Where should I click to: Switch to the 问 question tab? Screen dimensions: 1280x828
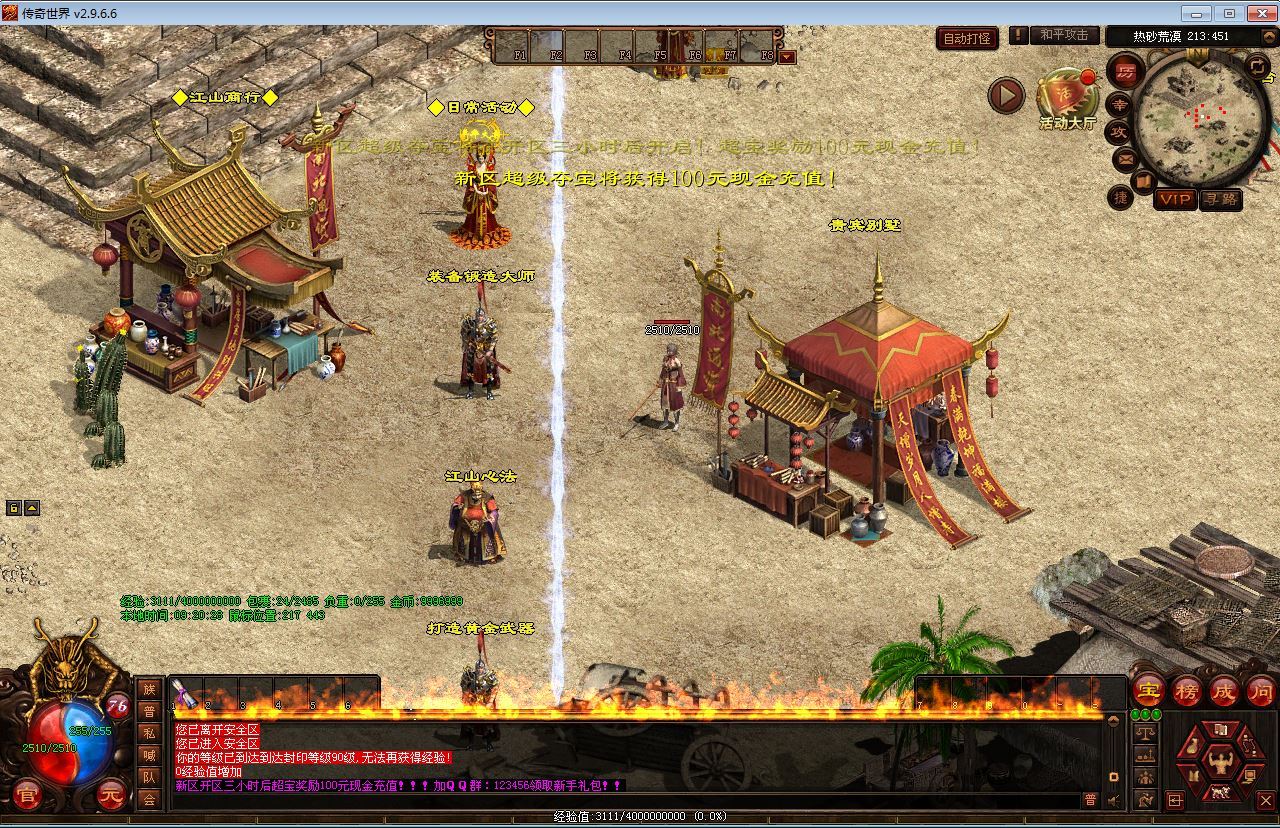(1261, 691)
